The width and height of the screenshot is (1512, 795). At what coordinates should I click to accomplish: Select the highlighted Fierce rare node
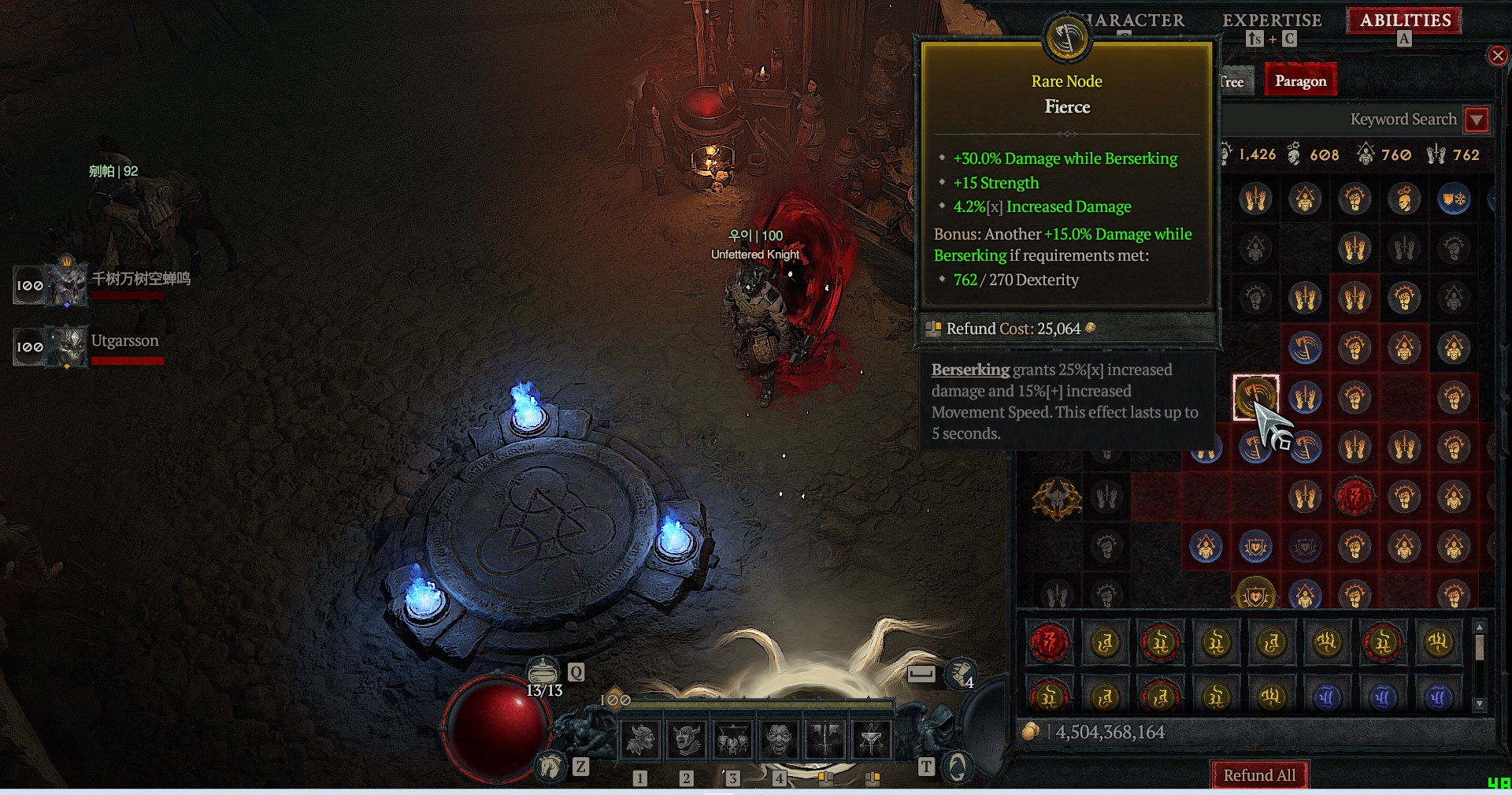coord(1255,397)
